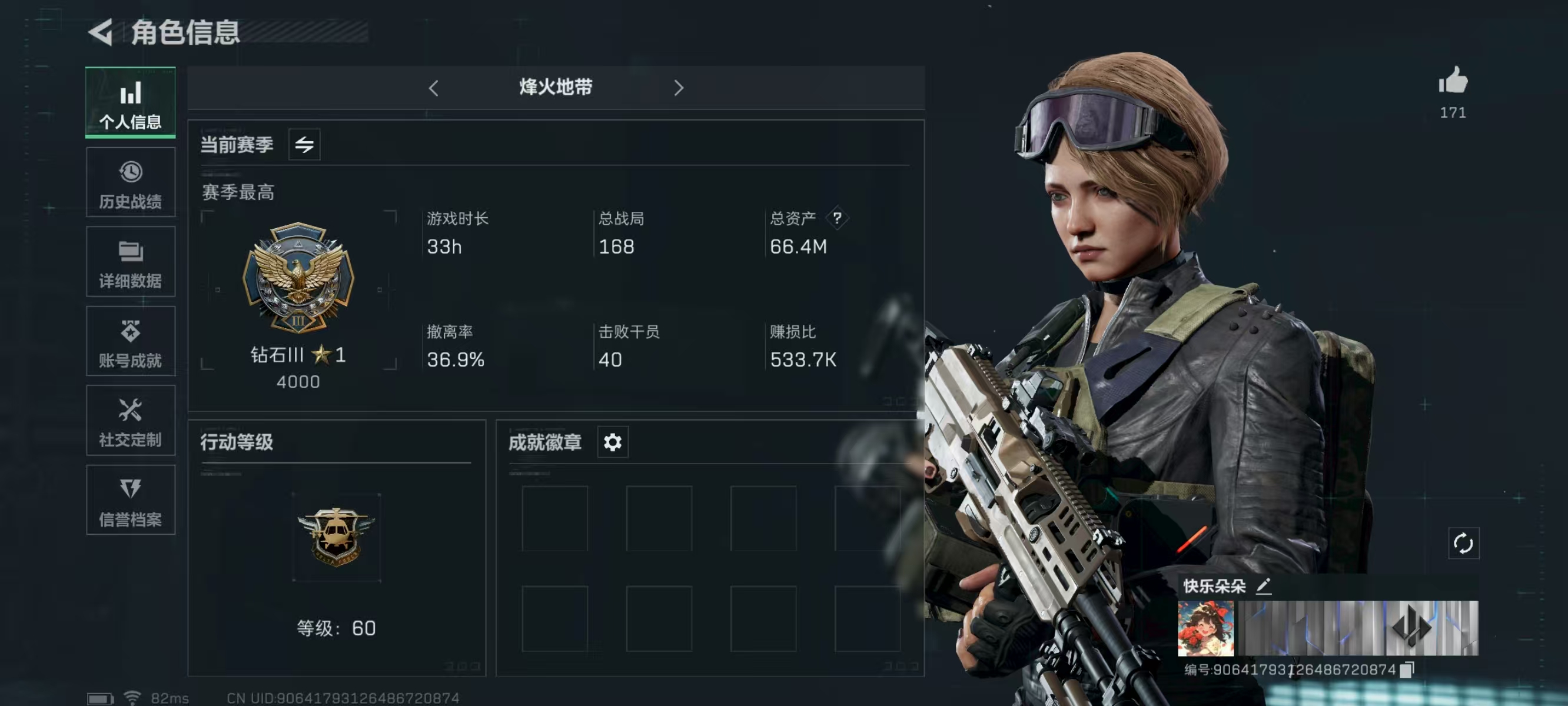Click the player avatar portrait thumbnail

(1206, 629)
